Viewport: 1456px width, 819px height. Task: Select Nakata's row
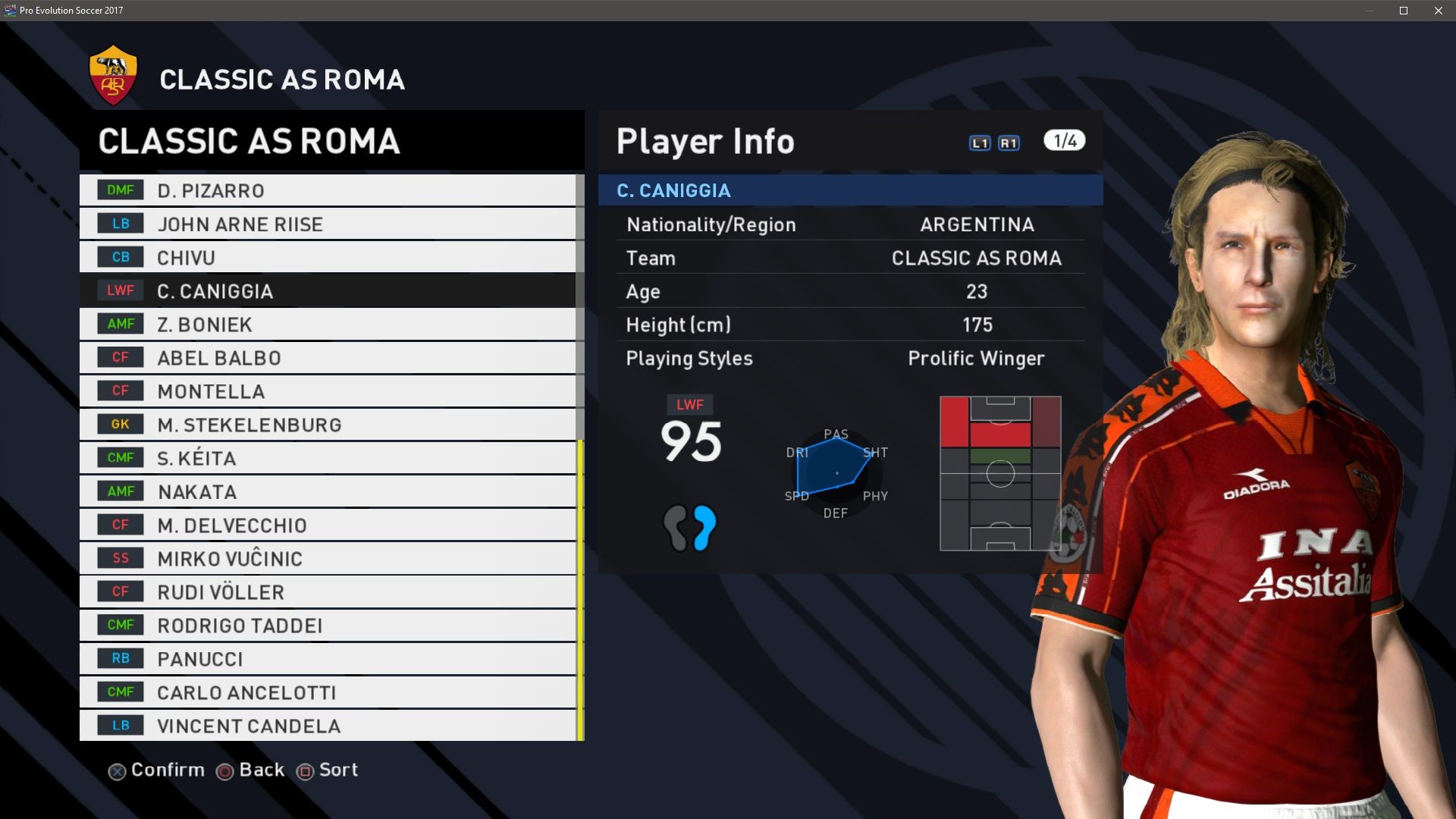coord(328,491)
